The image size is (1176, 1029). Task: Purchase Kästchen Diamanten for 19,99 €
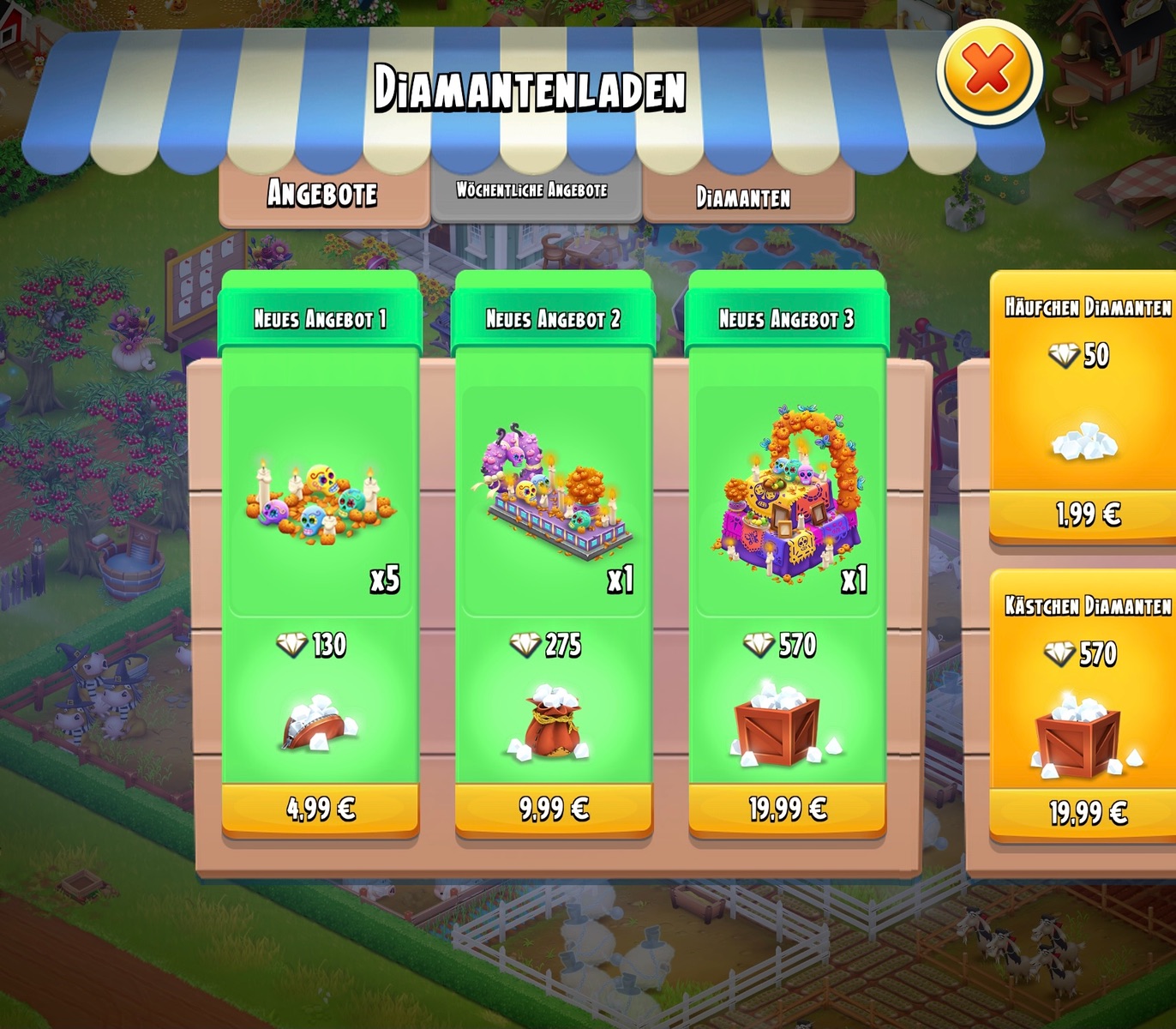[1087, 812]
